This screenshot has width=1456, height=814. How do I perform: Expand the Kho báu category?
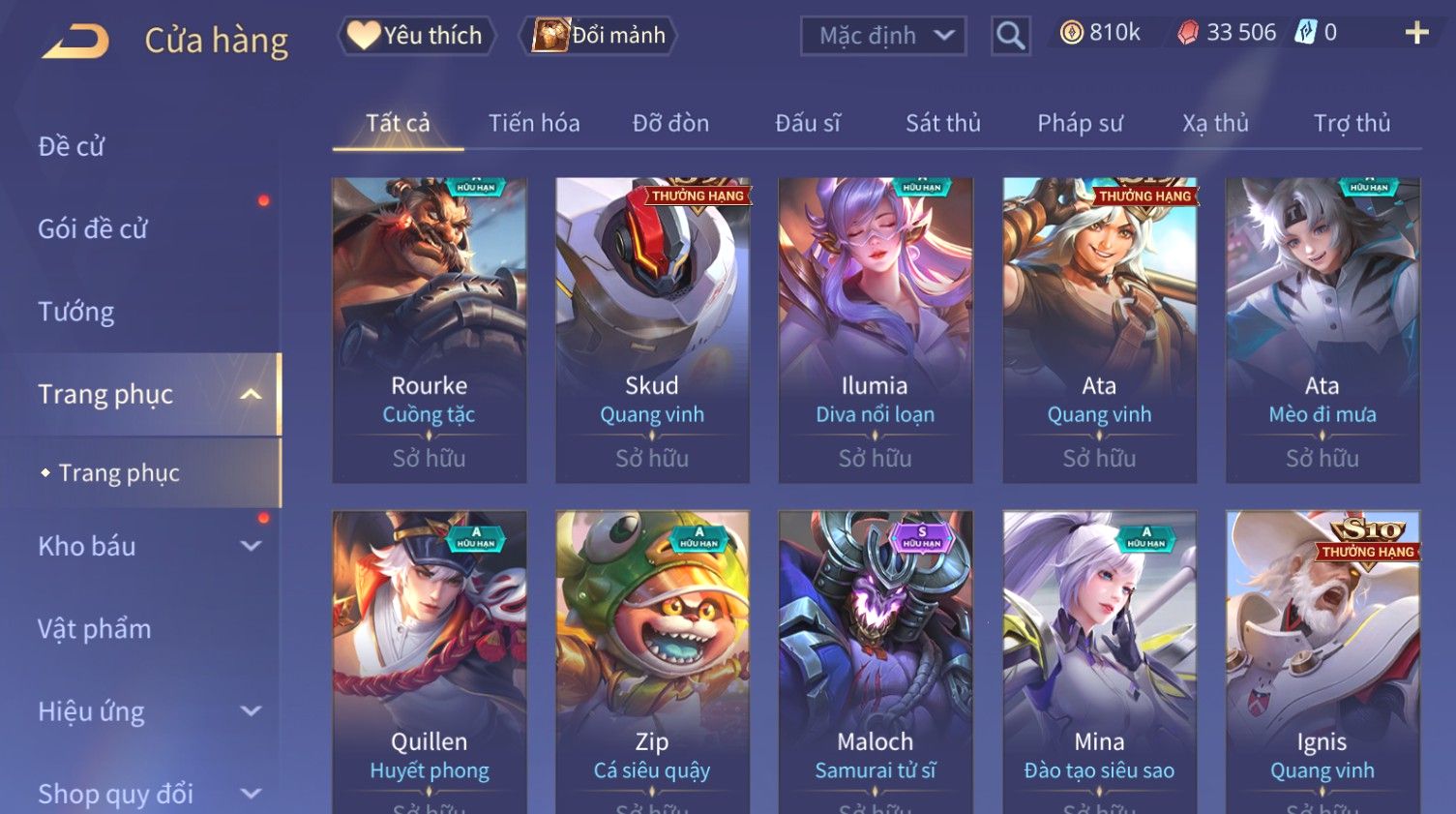(145, 546)
